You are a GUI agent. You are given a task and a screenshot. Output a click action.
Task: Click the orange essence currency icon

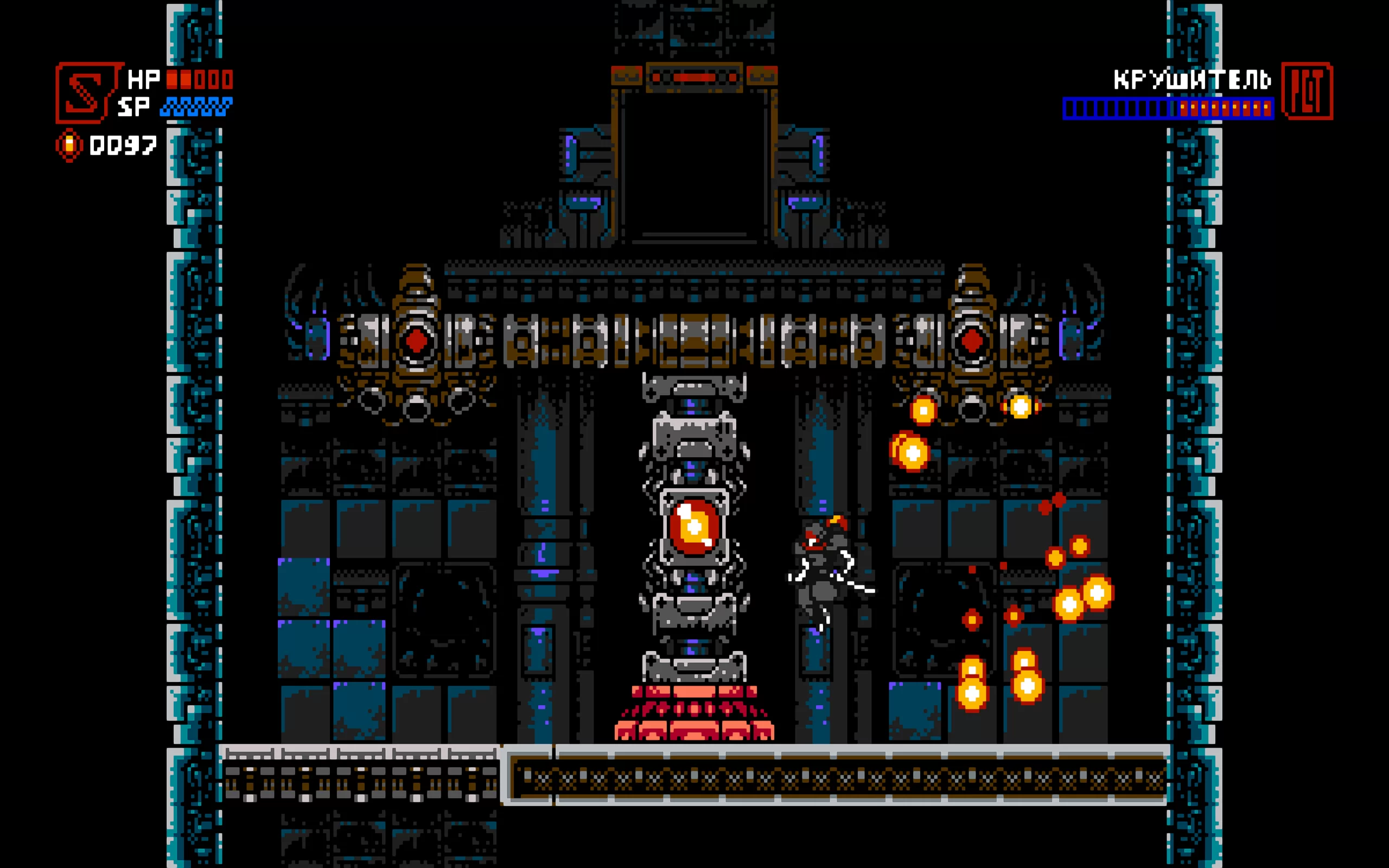pyautogui.click(x=69, y=145)
